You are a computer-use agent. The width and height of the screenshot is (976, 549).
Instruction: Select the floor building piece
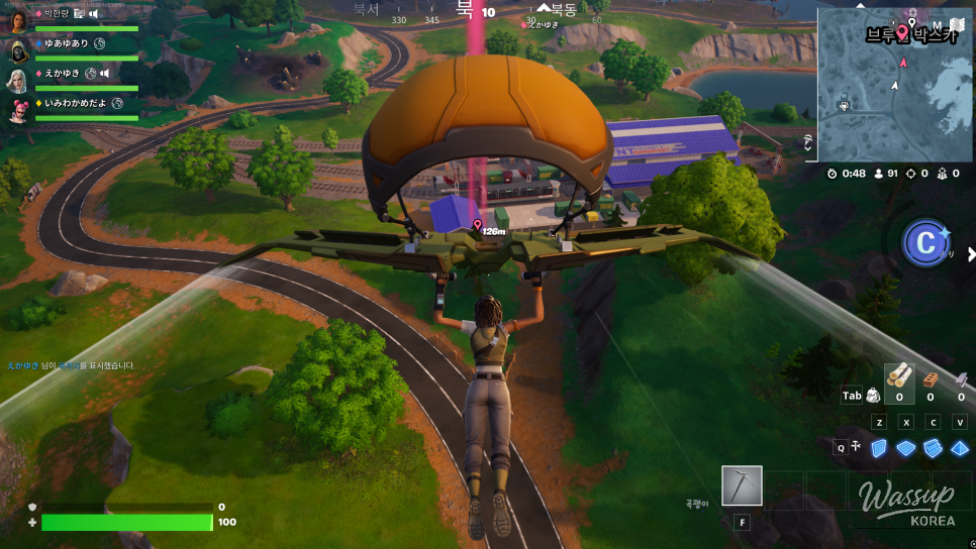(x=906, y=448)
